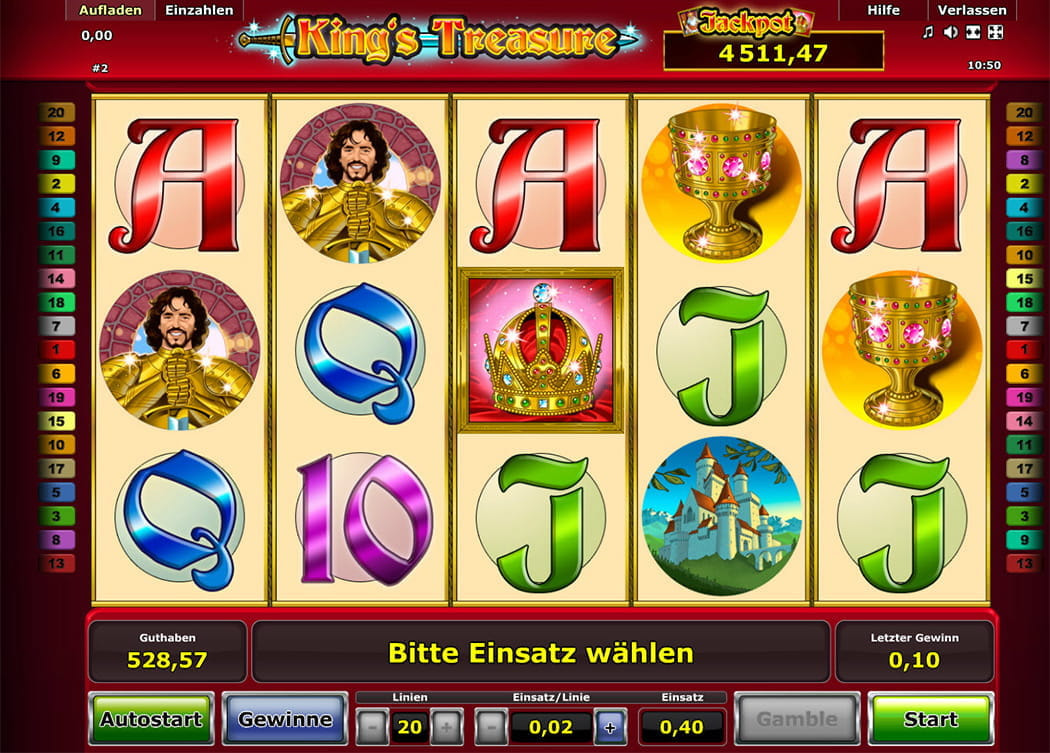Increase Linien count with the plus button
Image resolution: width=1050 pixels, height=753 pixels.
coord(446,726)
